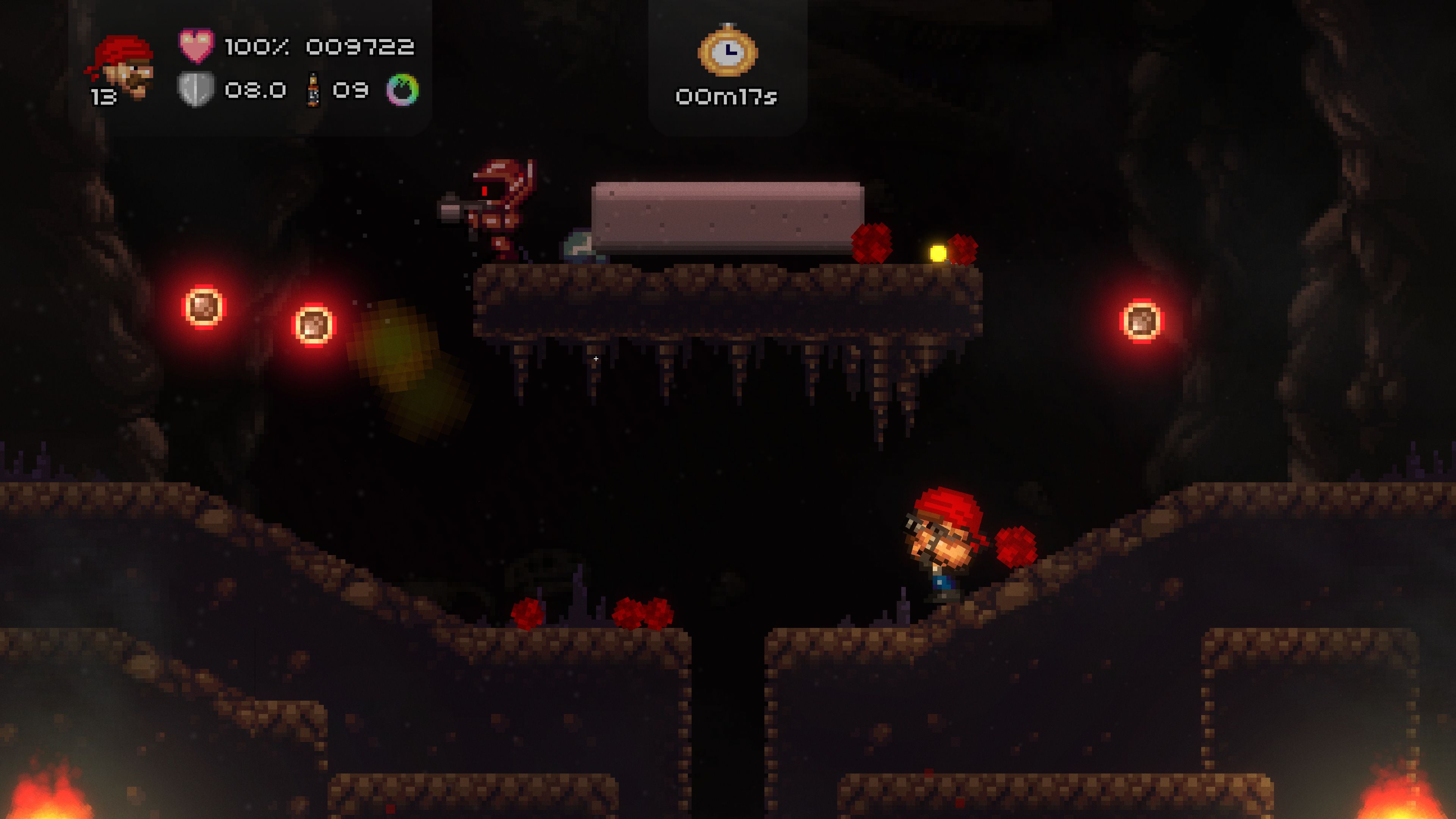Select the whiskey bottle item icon

click(312, 90)
